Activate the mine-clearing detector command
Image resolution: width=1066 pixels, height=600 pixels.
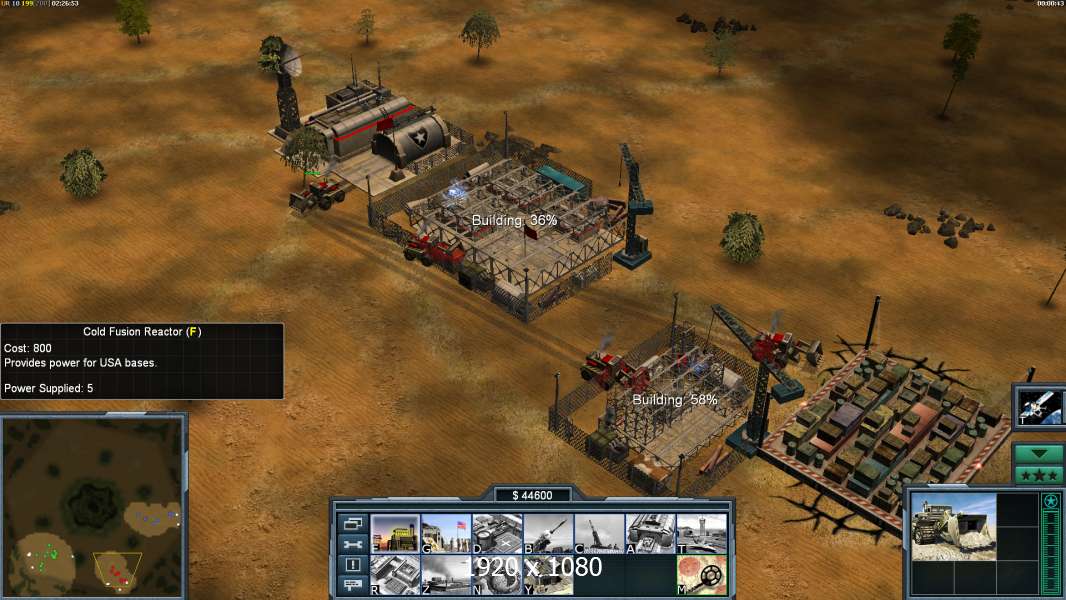click(701, 575)
